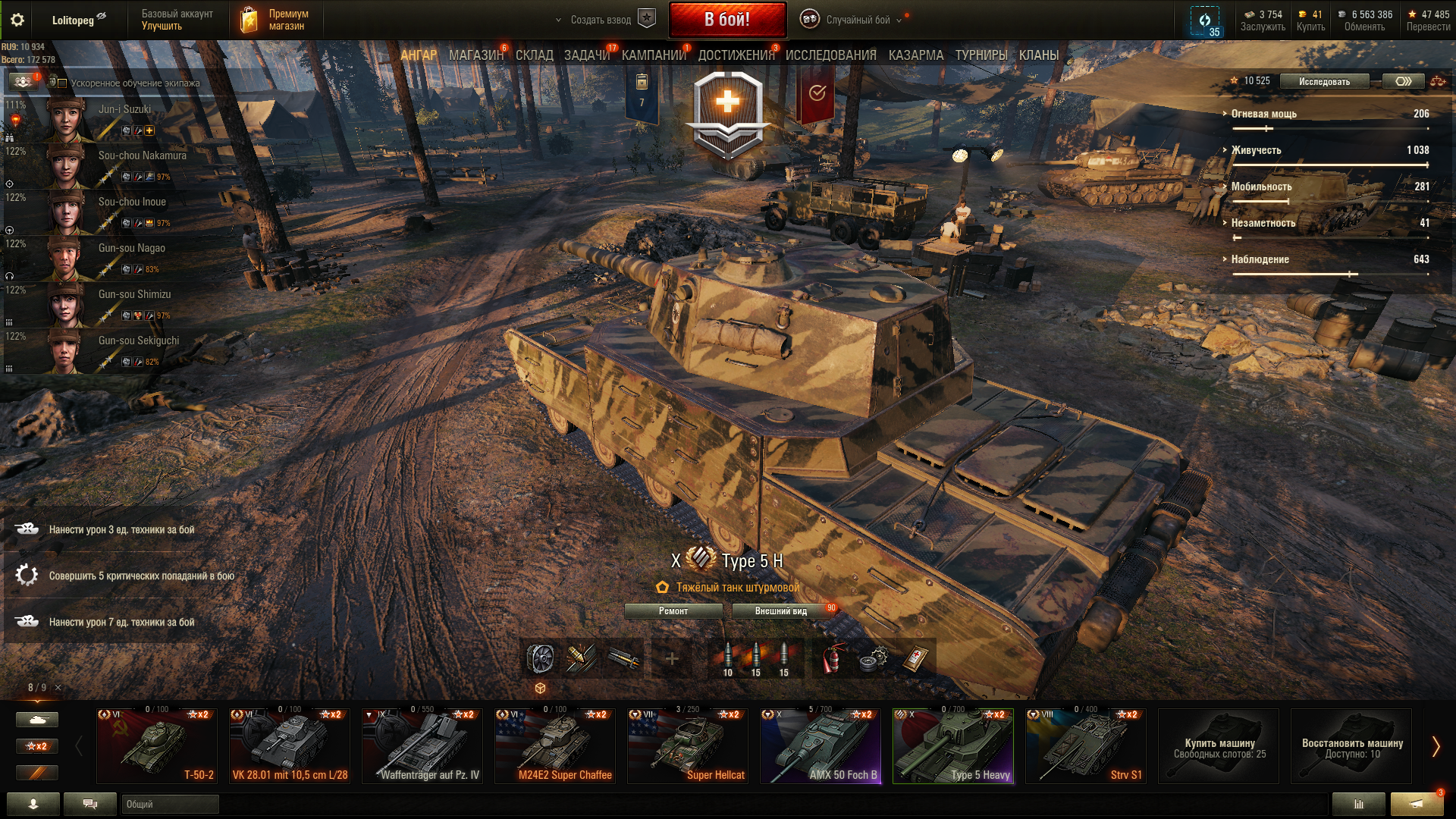This screenshot has height=819, width=1456.
Task: Switch to the МАГАЗИН tab
Action: tap(475, 55)
